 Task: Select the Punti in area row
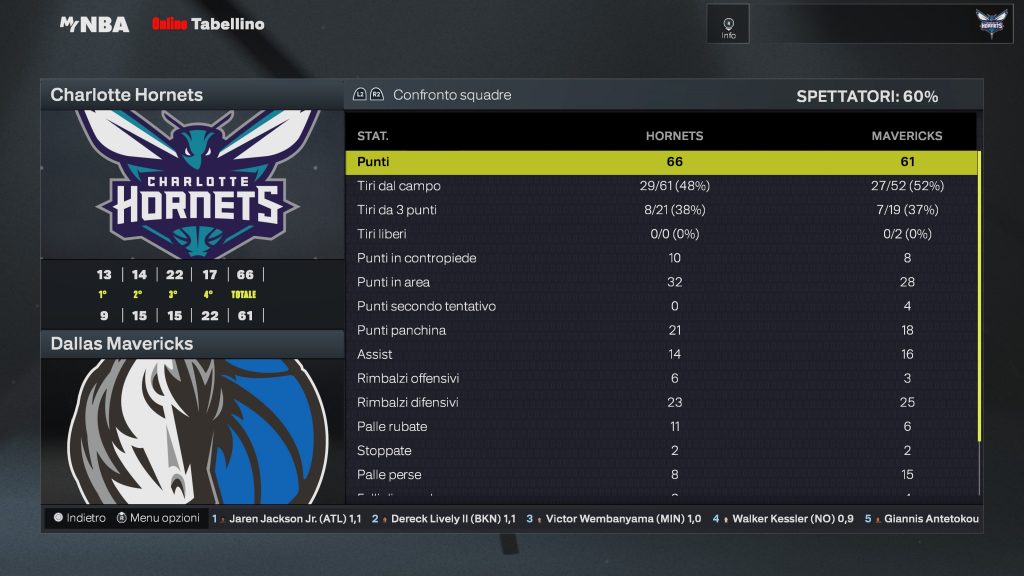tap(660, 282)
